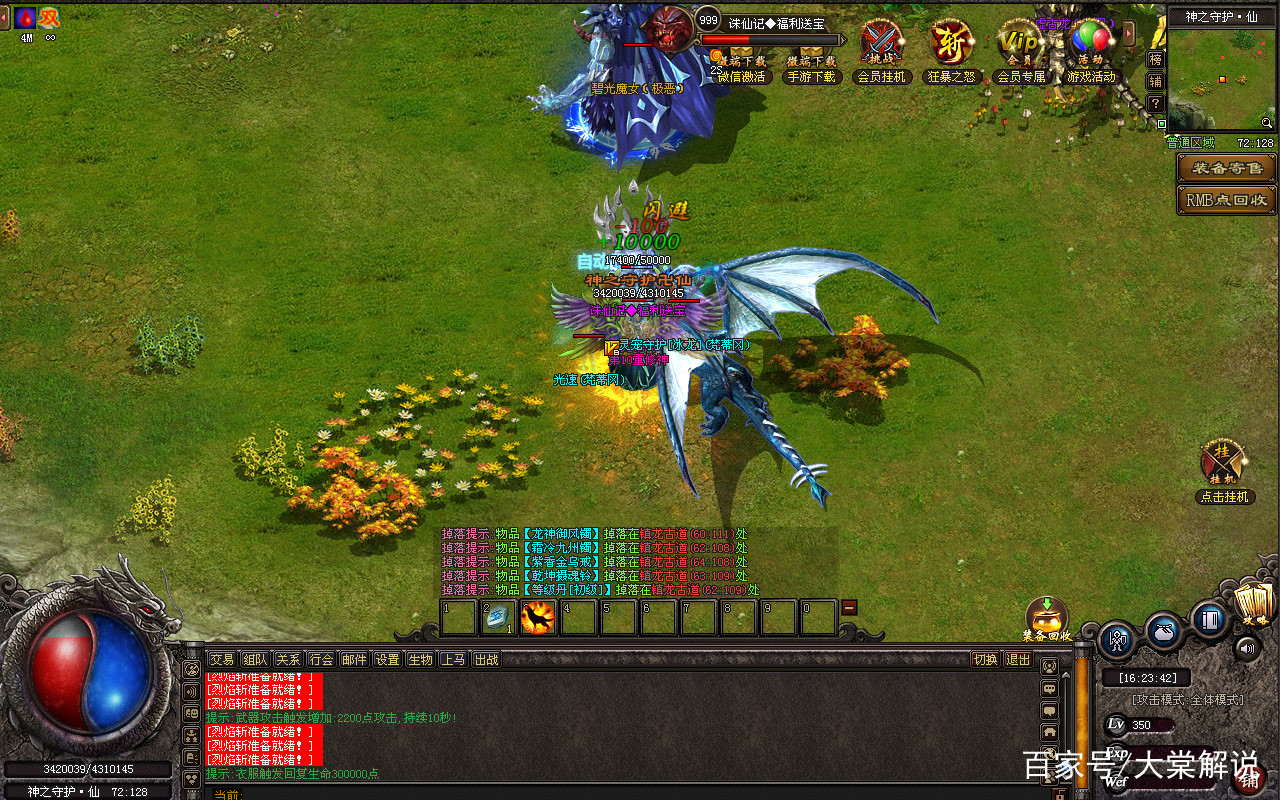Click the 装备寄售 button

(1226, 168)
